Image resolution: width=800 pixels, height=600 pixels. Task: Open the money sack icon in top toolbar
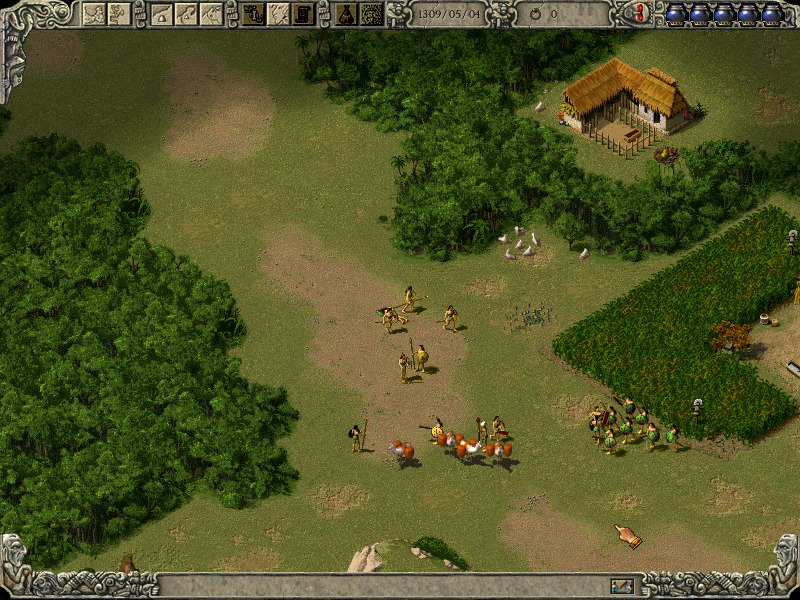346,13
